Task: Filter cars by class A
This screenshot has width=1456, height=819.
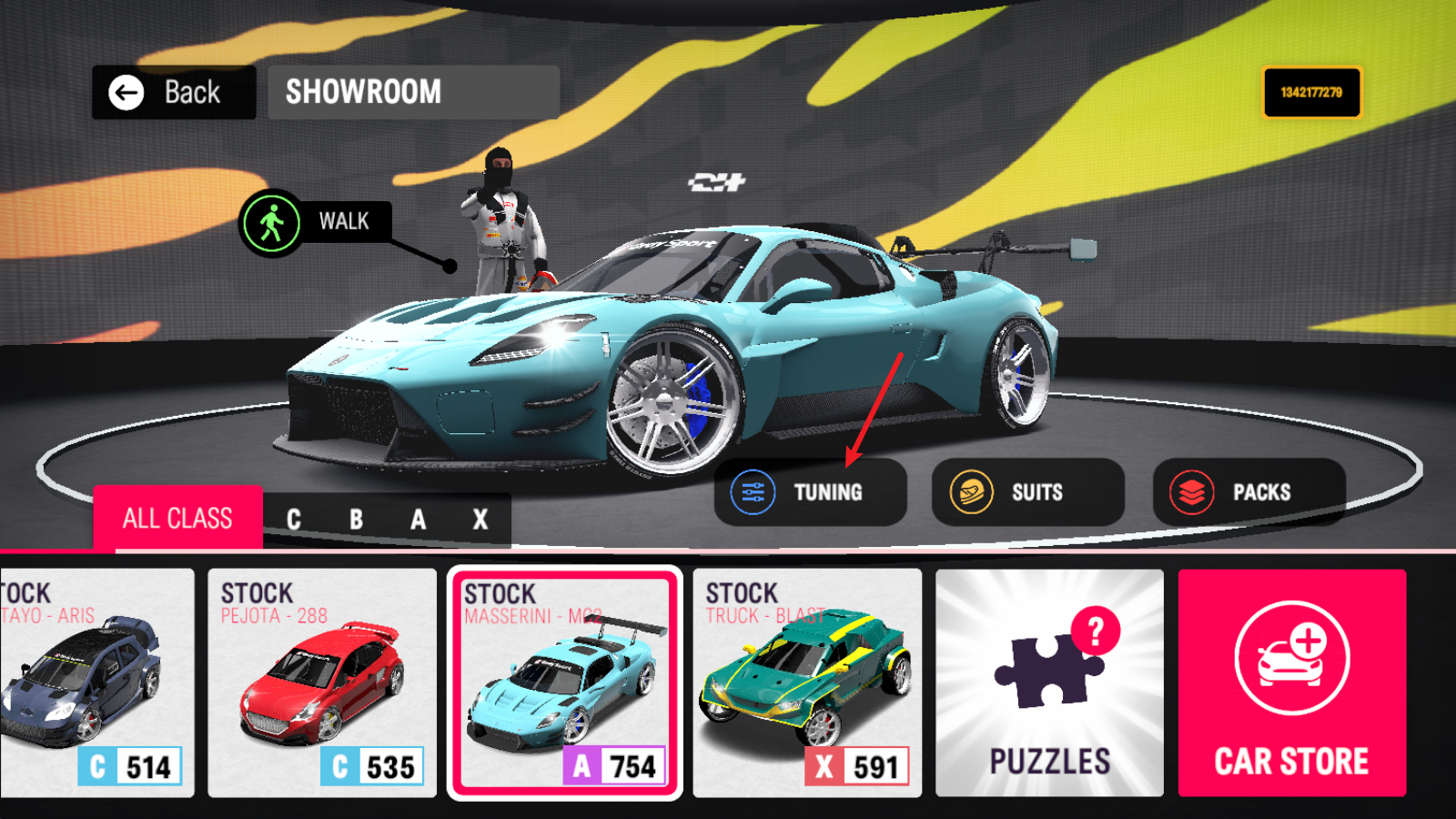Action: point(418,520)
